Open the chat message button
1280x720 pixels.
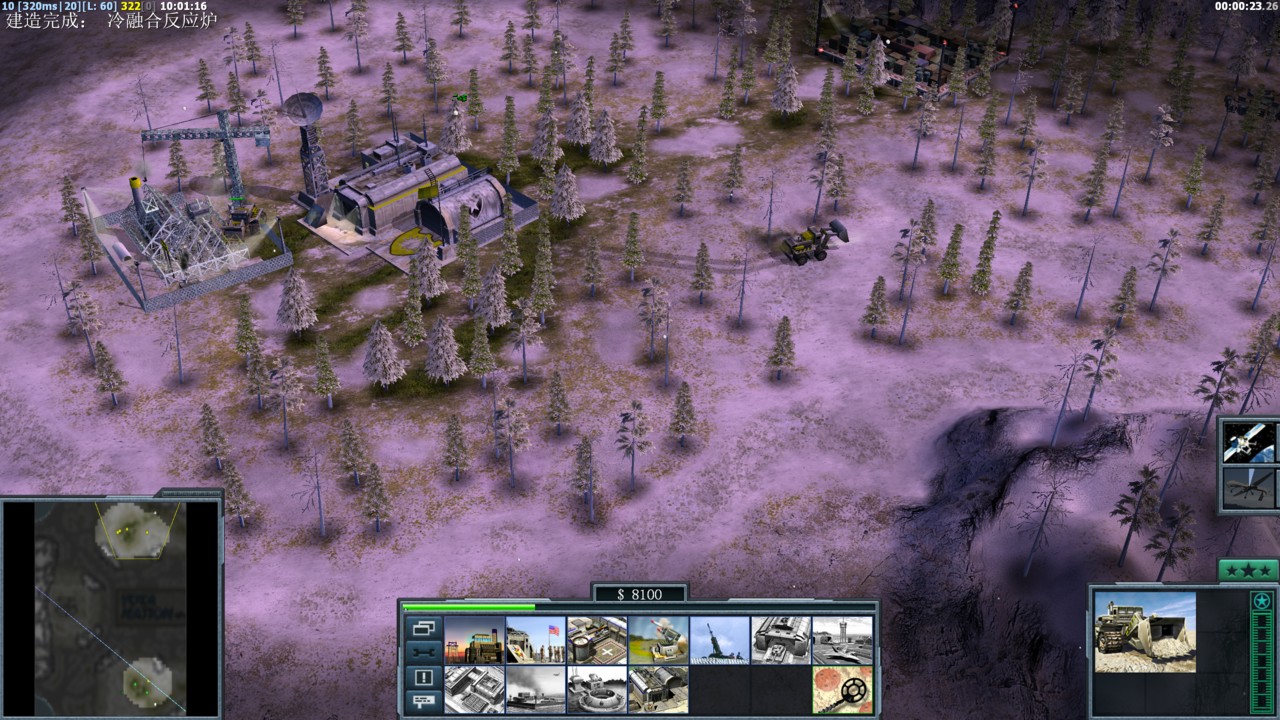tap(423, 700)
